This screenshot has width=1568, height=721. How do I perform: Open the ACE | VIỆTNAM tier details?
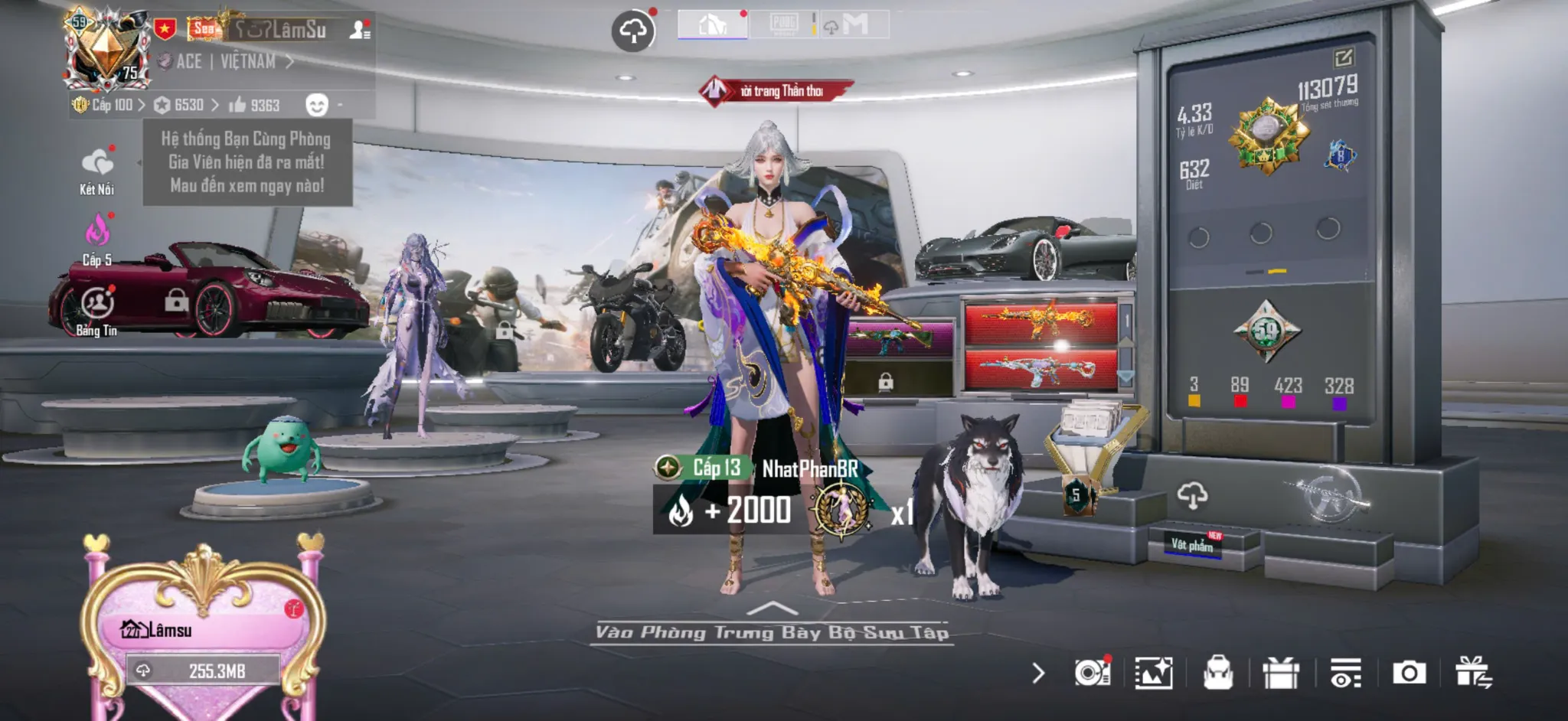[x=226, y=62]
